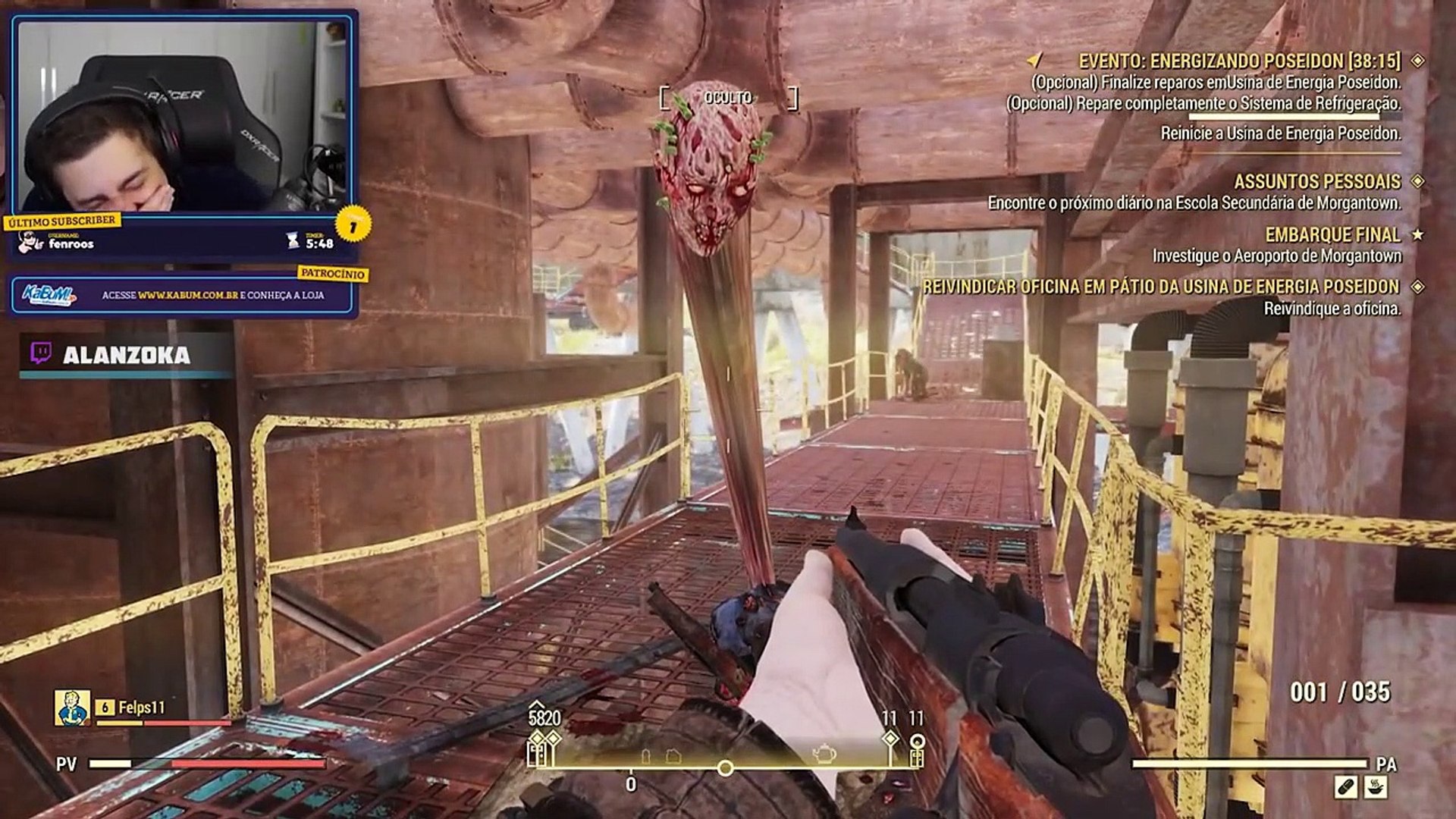Open the Assuntos Pessoais quest tracker
The image size is (1456, 819).
pos(1316,182)
